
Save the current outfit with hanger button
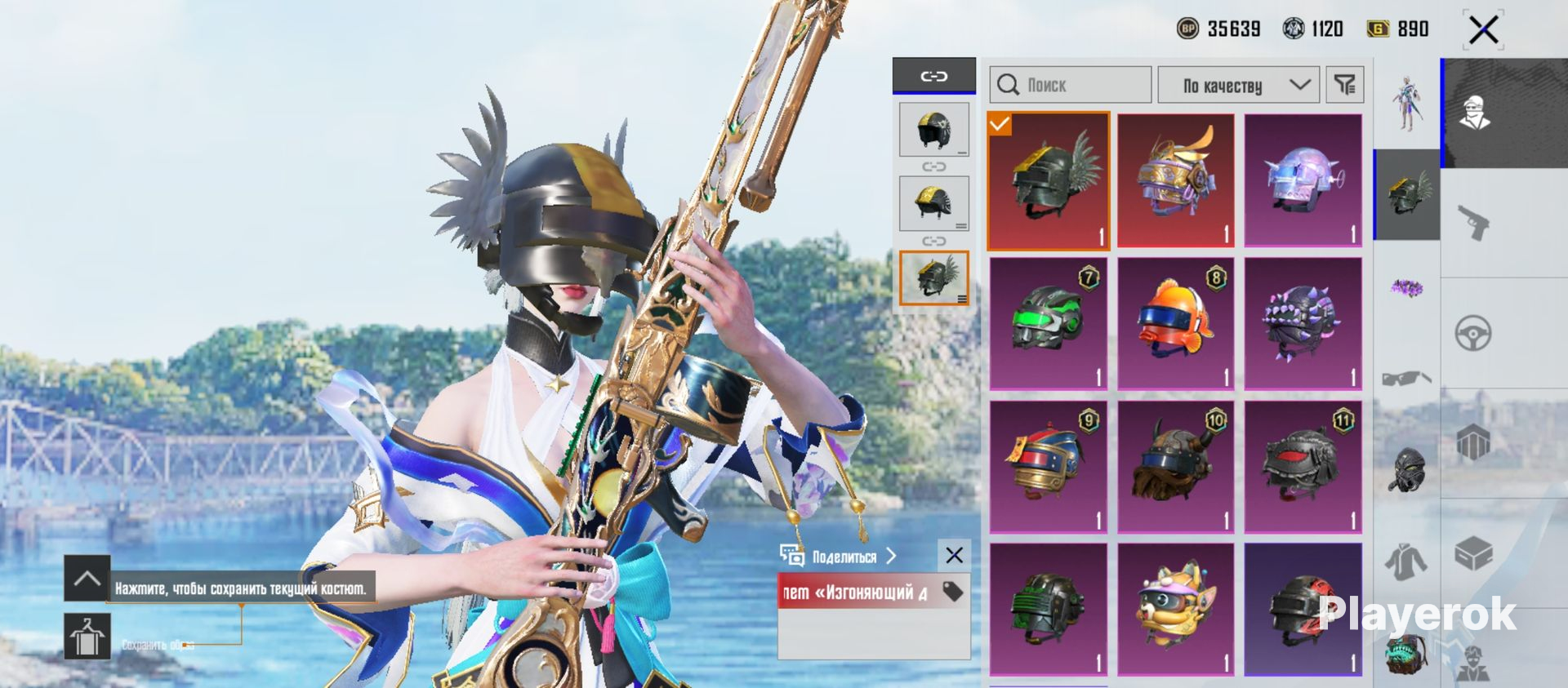[x=87, y=637]
